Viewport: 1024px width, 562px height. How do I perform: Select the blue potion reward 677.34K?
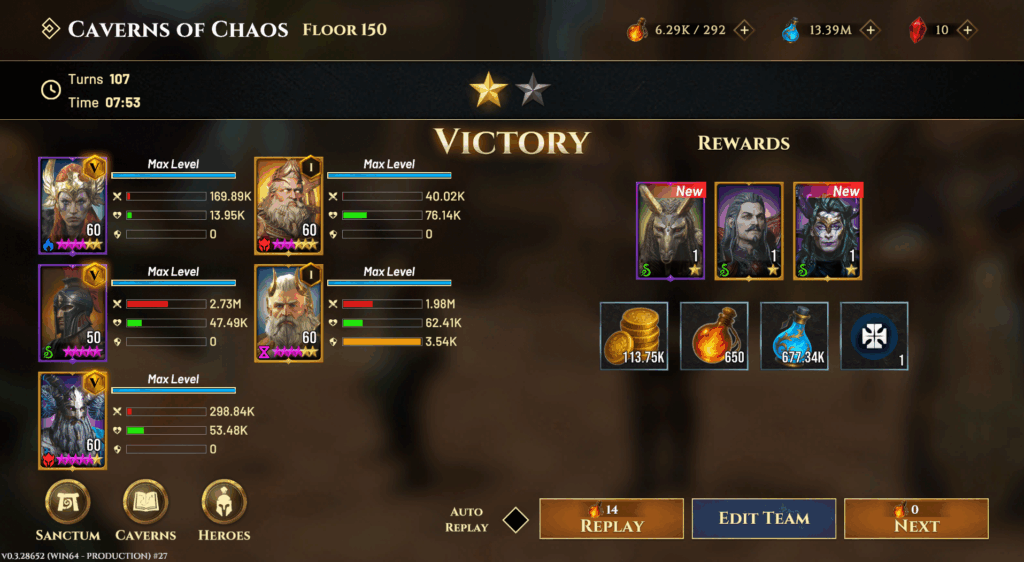pyautogui.click(x=794, y=336)
